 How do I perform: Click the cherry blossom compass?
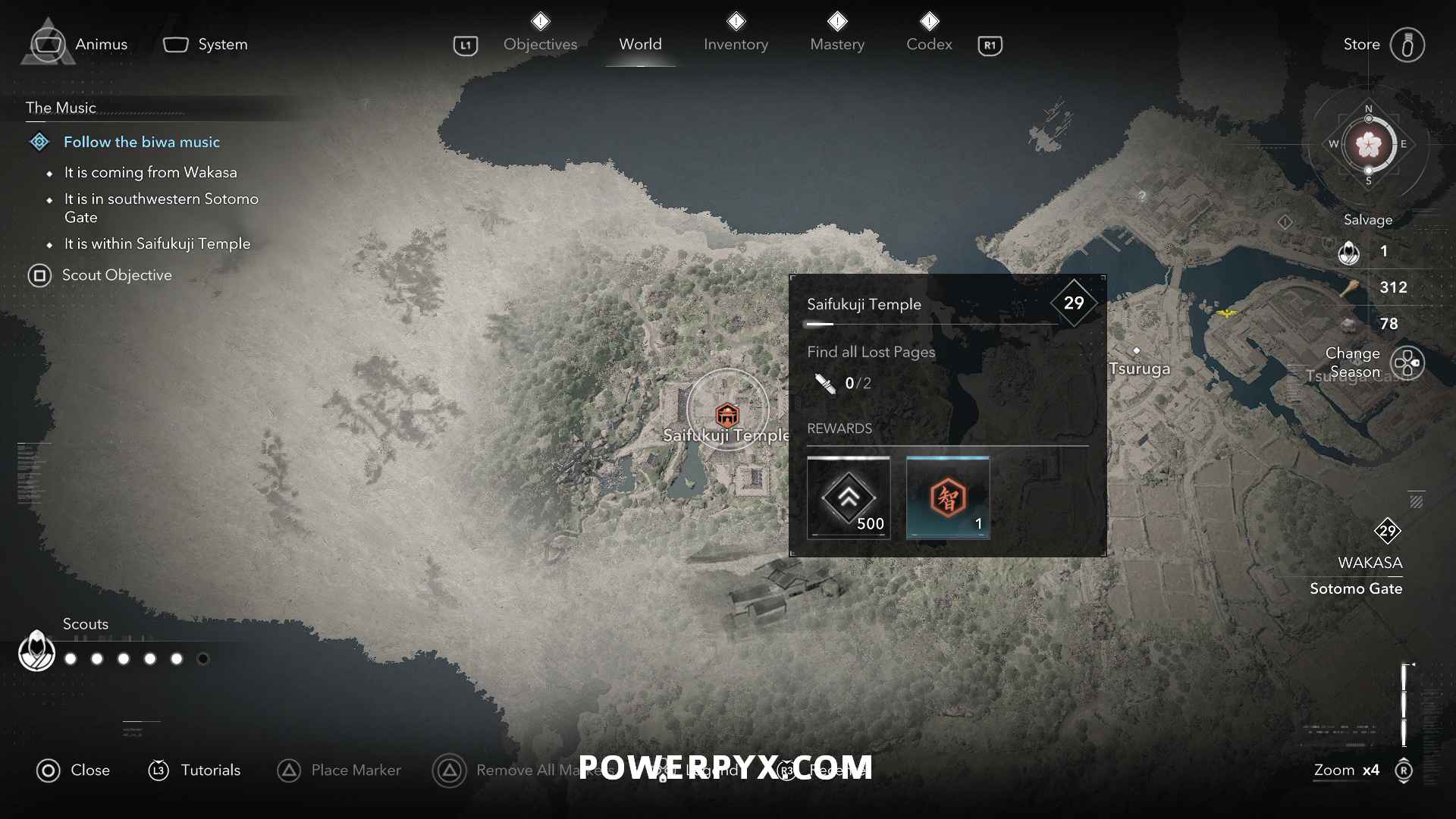pyautogui.click(x=1368, y=144)
